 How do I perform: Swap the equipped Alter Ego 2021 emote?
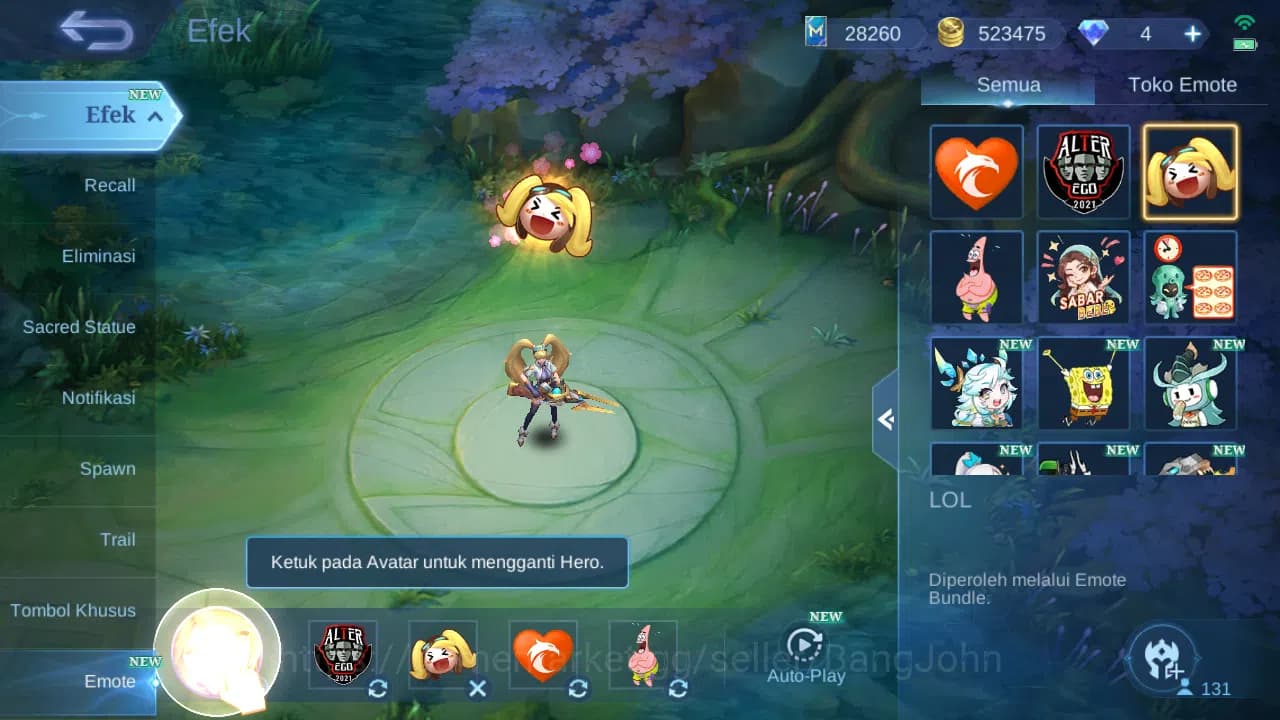tap(378, 689)
